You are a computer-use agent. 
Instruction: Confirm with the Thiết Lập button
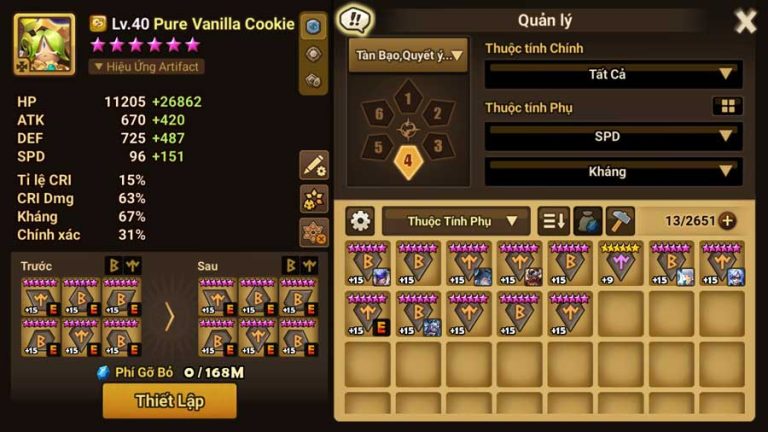[169, 401]
